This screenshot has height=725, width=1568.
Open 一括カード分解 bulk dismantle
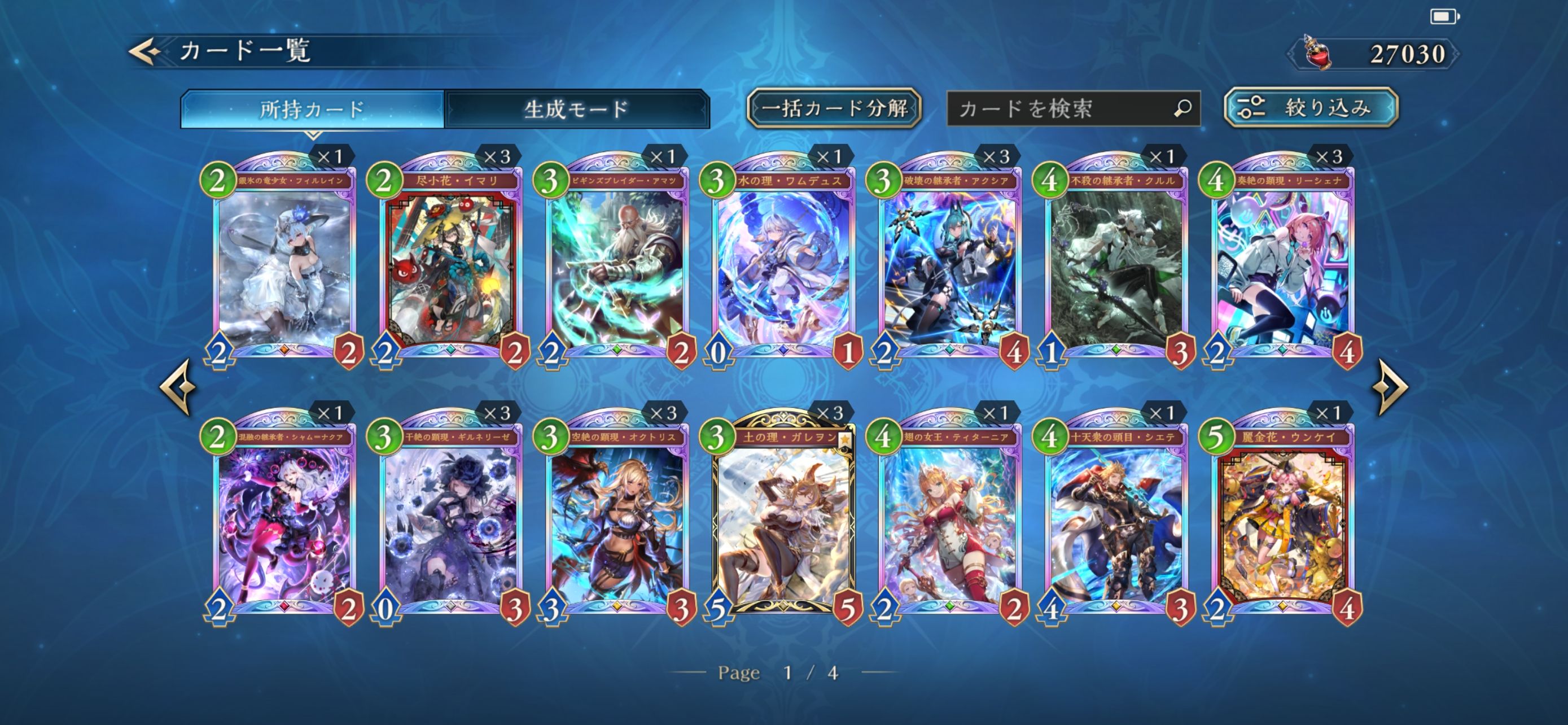pos(833,109)
